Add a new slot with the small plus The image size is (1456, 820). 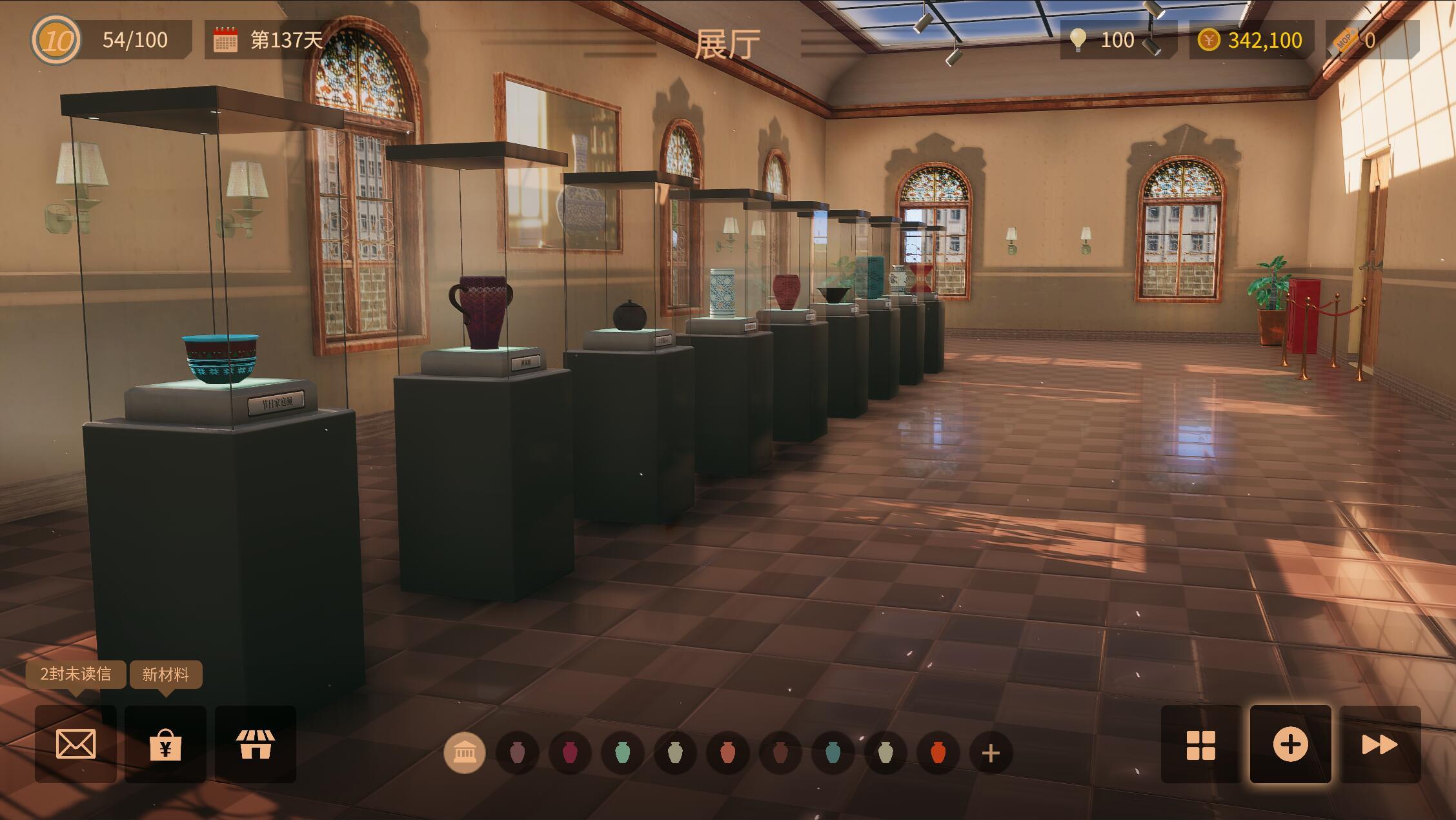(991, 753)
